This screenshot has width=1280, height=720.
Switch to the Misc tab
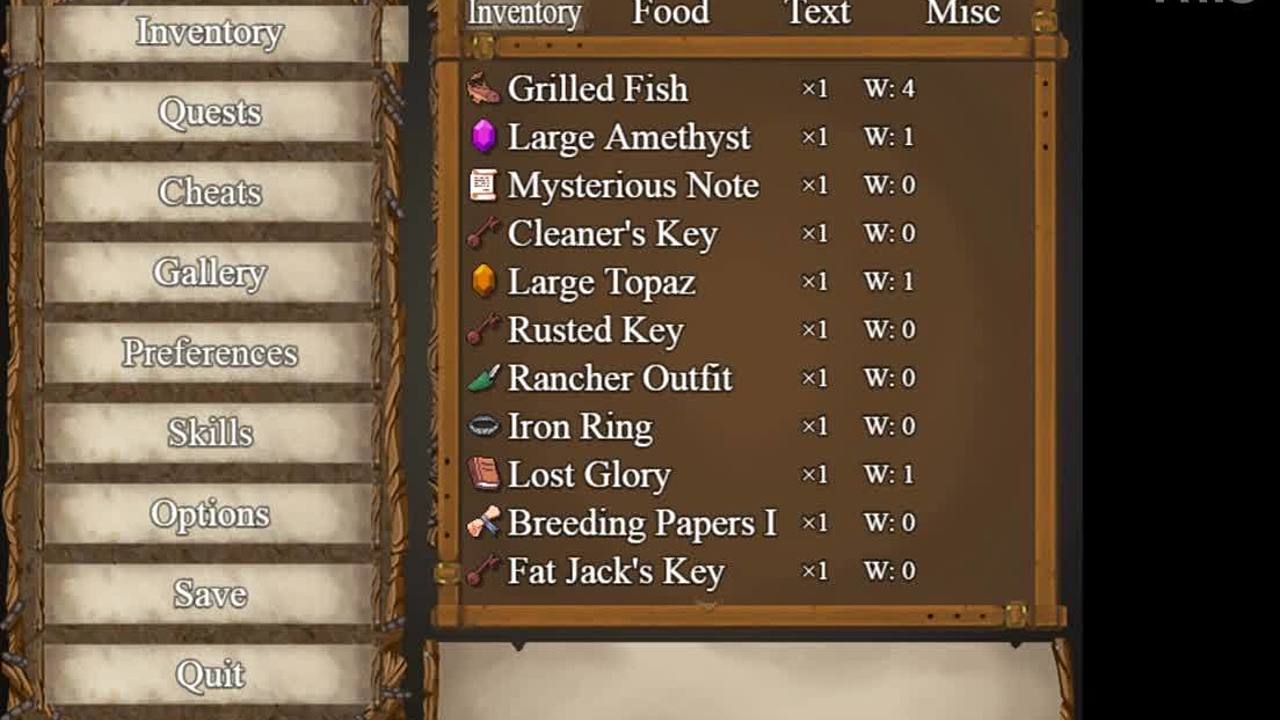click(x=962, y=13)
